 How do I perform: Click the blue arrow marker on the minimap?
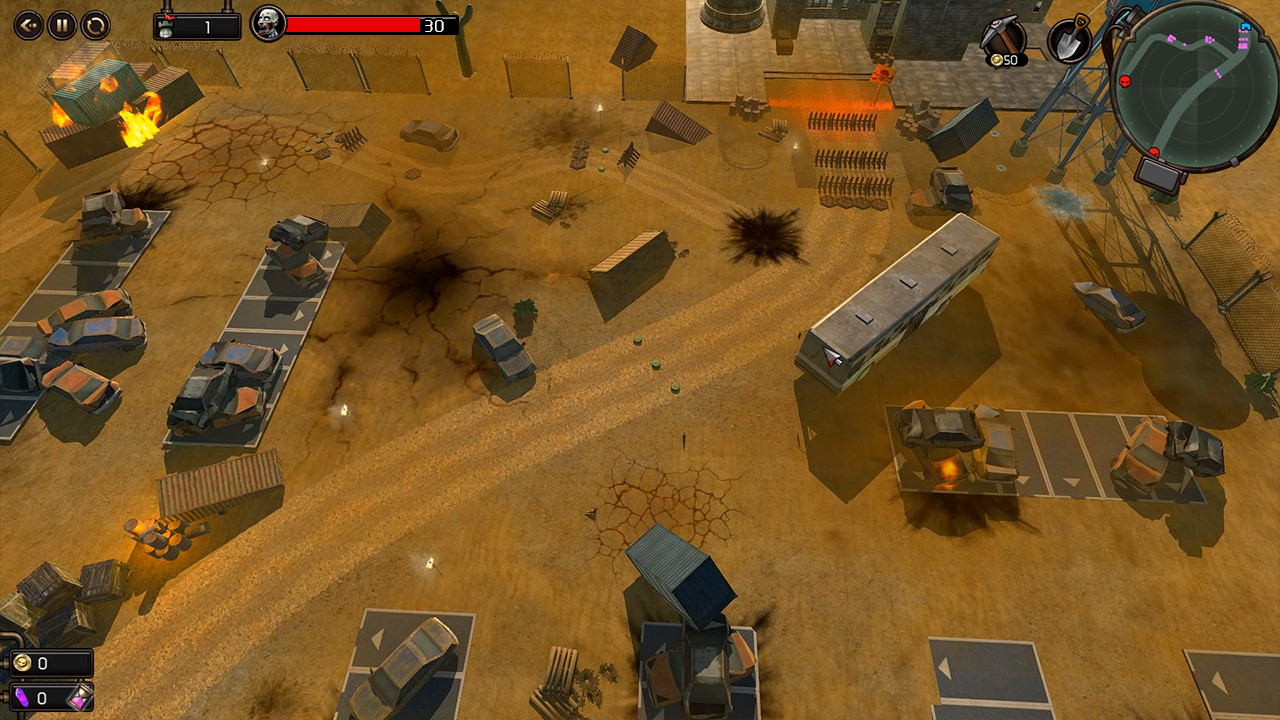[1244, 29]
